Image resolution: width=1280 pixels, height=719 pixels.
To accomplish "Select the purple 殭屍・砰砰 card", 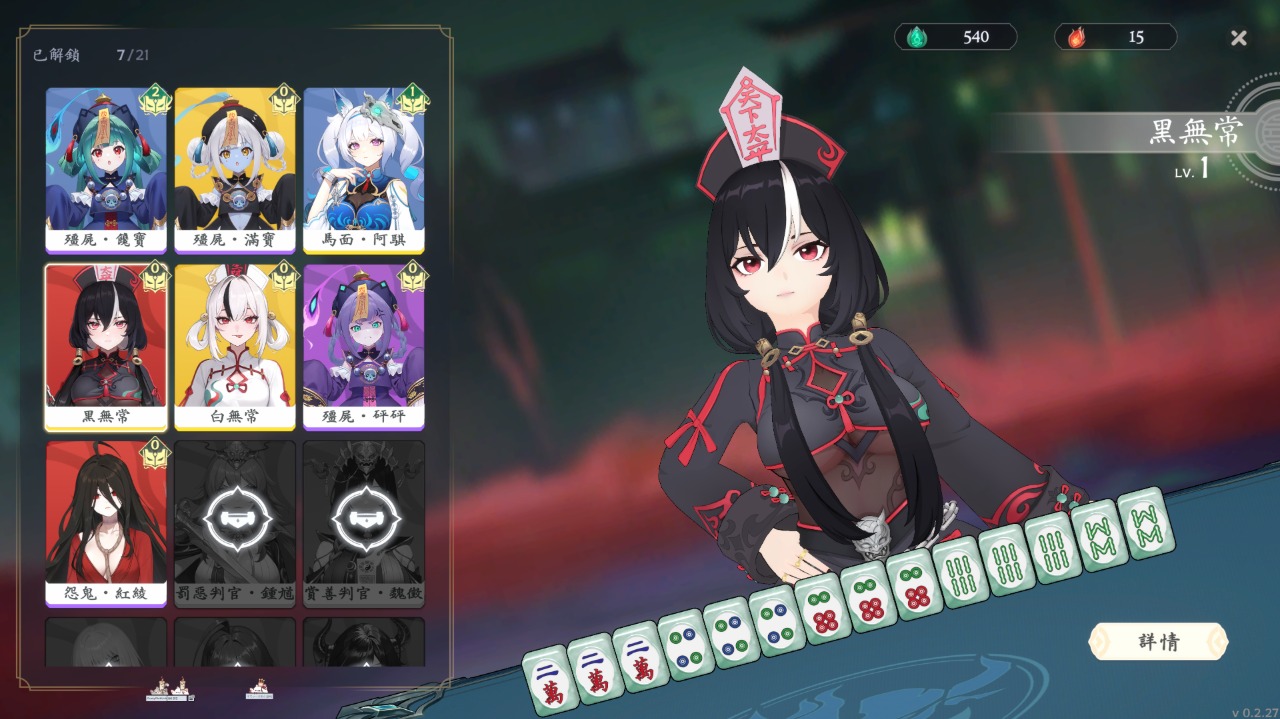I will tap(364, 345).
